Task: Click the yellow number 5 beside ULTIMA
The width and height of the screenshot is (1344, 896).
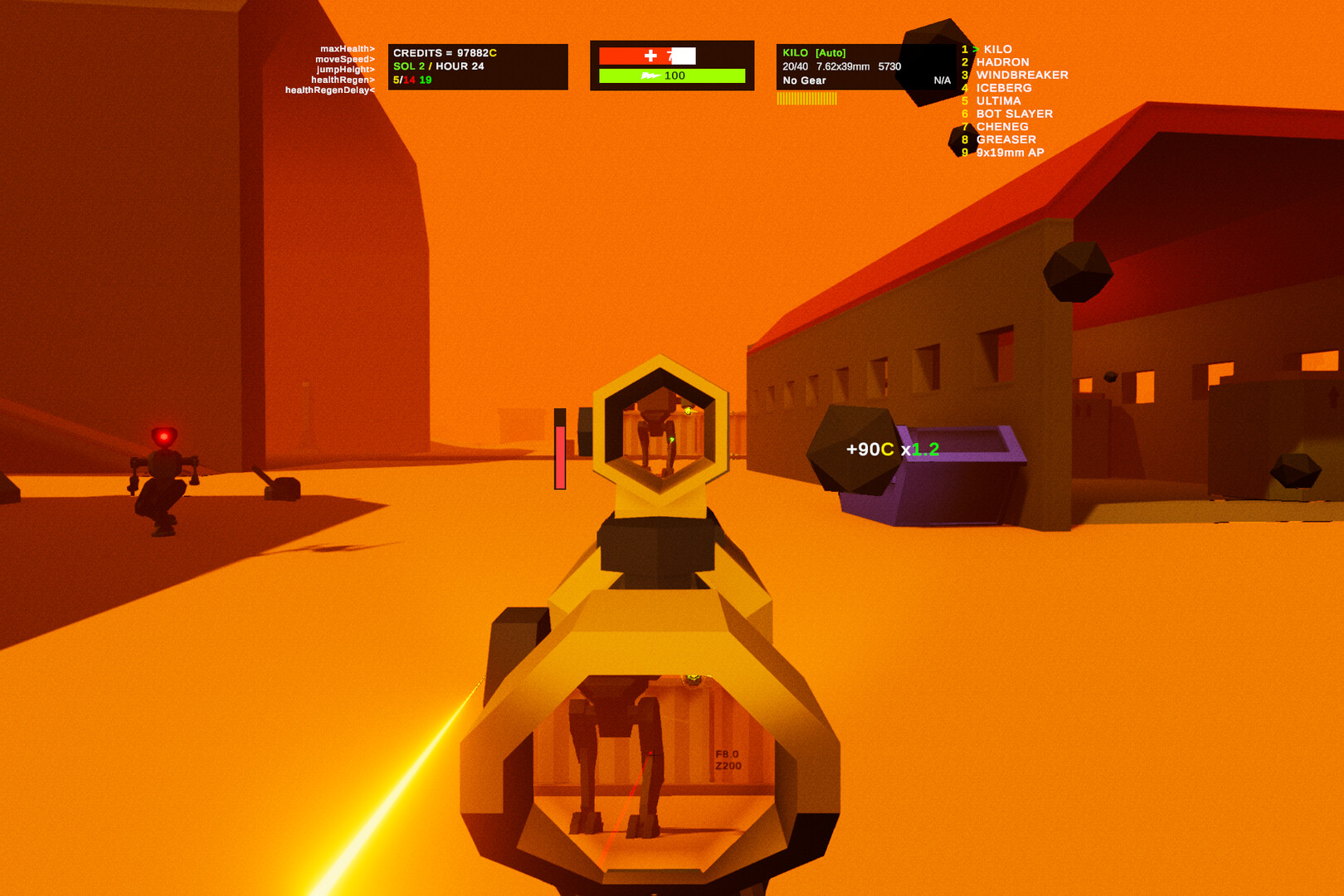Action: tap(963, 100)
